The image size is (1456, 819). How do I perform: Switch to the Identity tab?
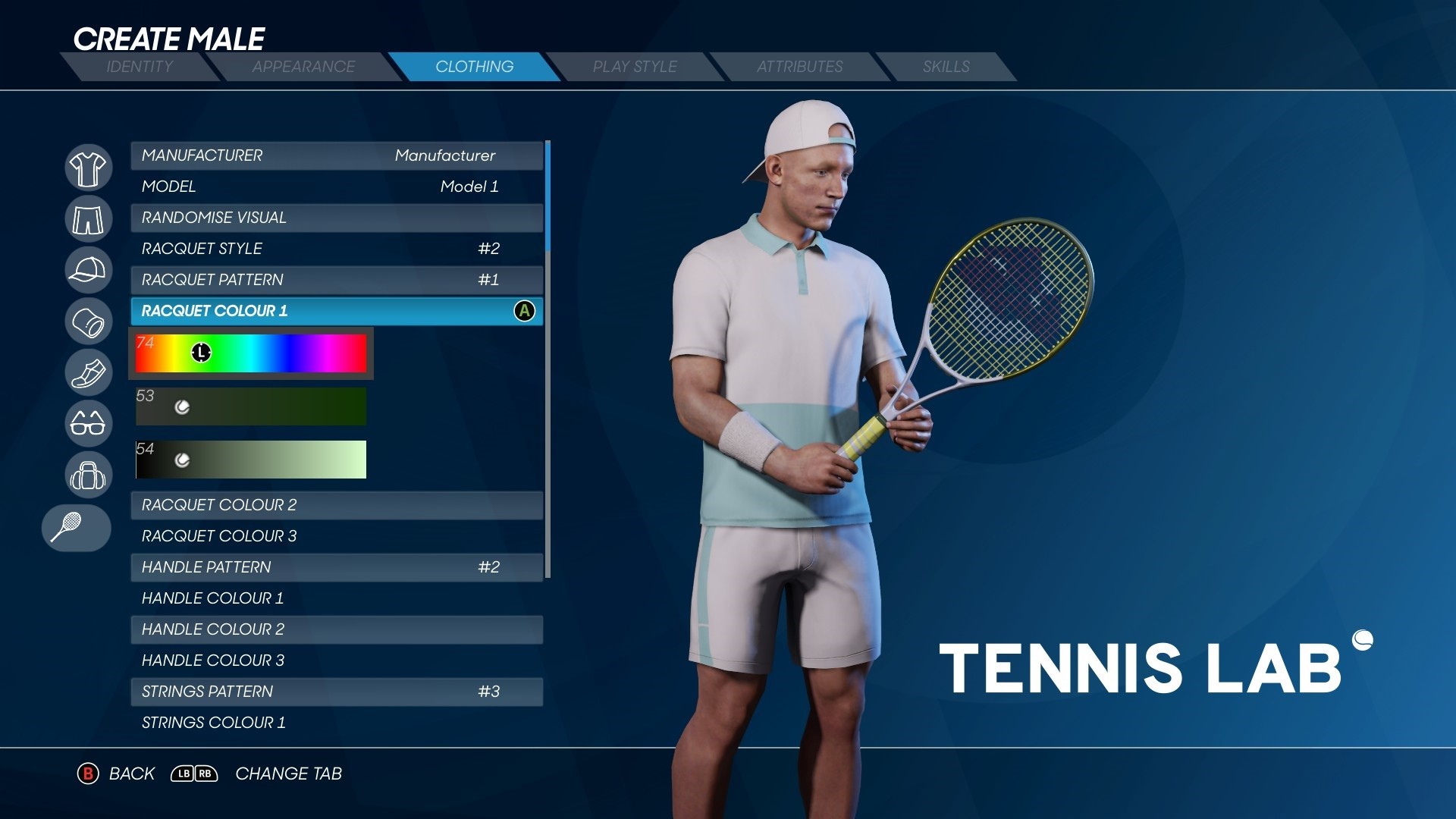pos(140,67)
